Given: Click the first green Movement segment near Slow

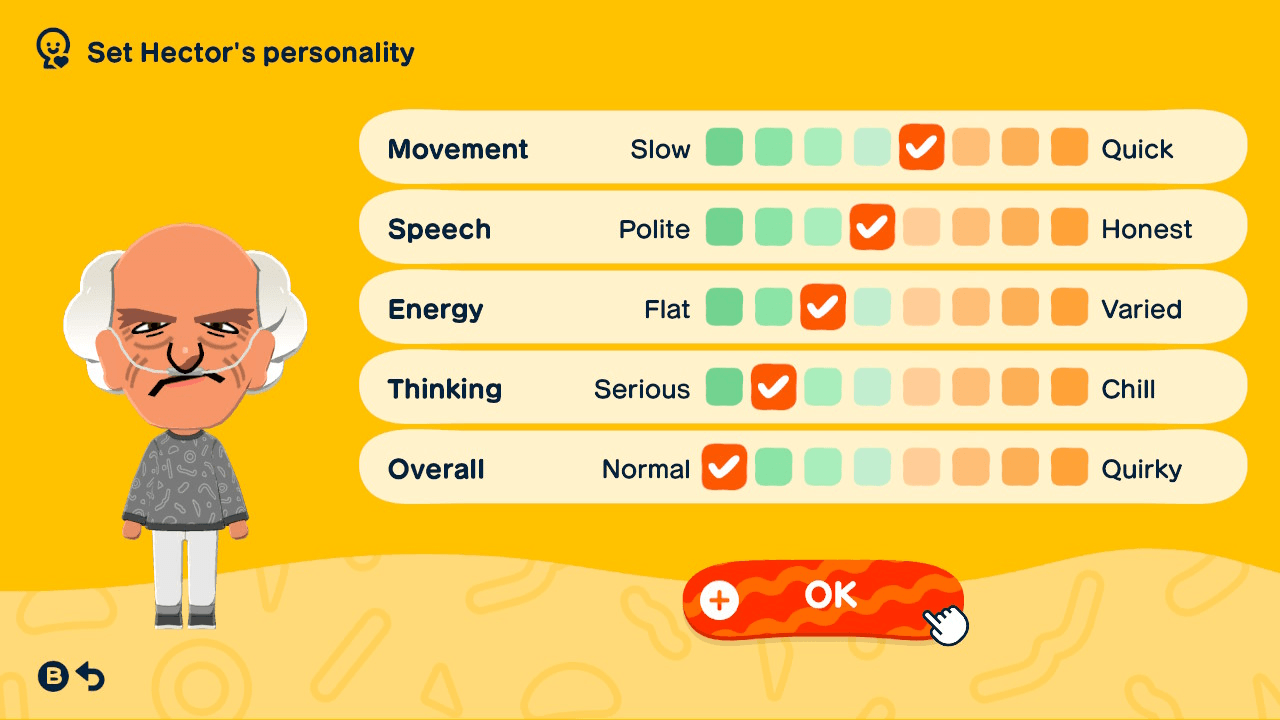Looking at the screenshot, I should click(724, 147).
